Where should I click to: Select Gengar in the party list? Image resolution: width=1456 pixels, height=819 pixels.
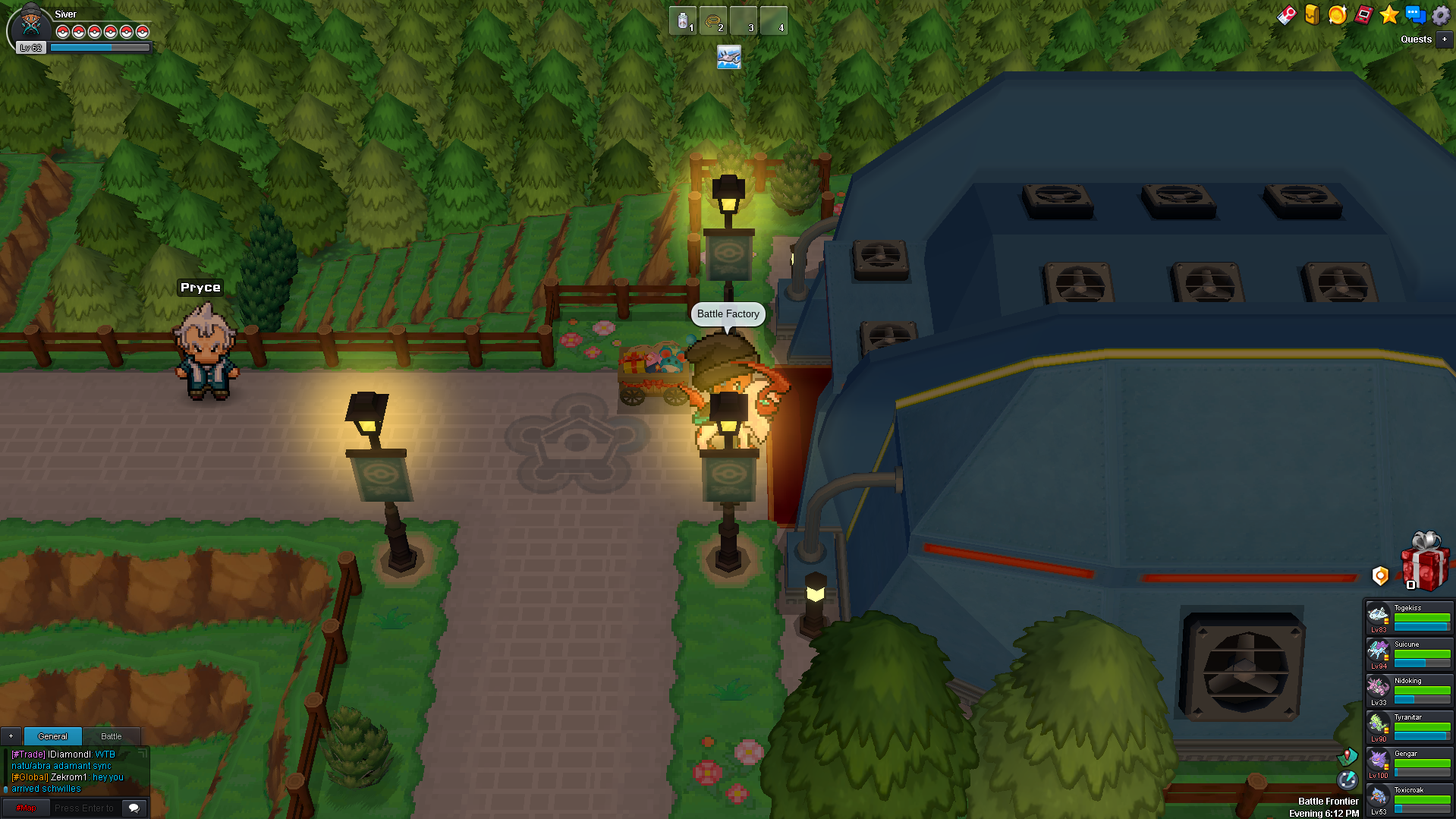[x=1409, y=764]
